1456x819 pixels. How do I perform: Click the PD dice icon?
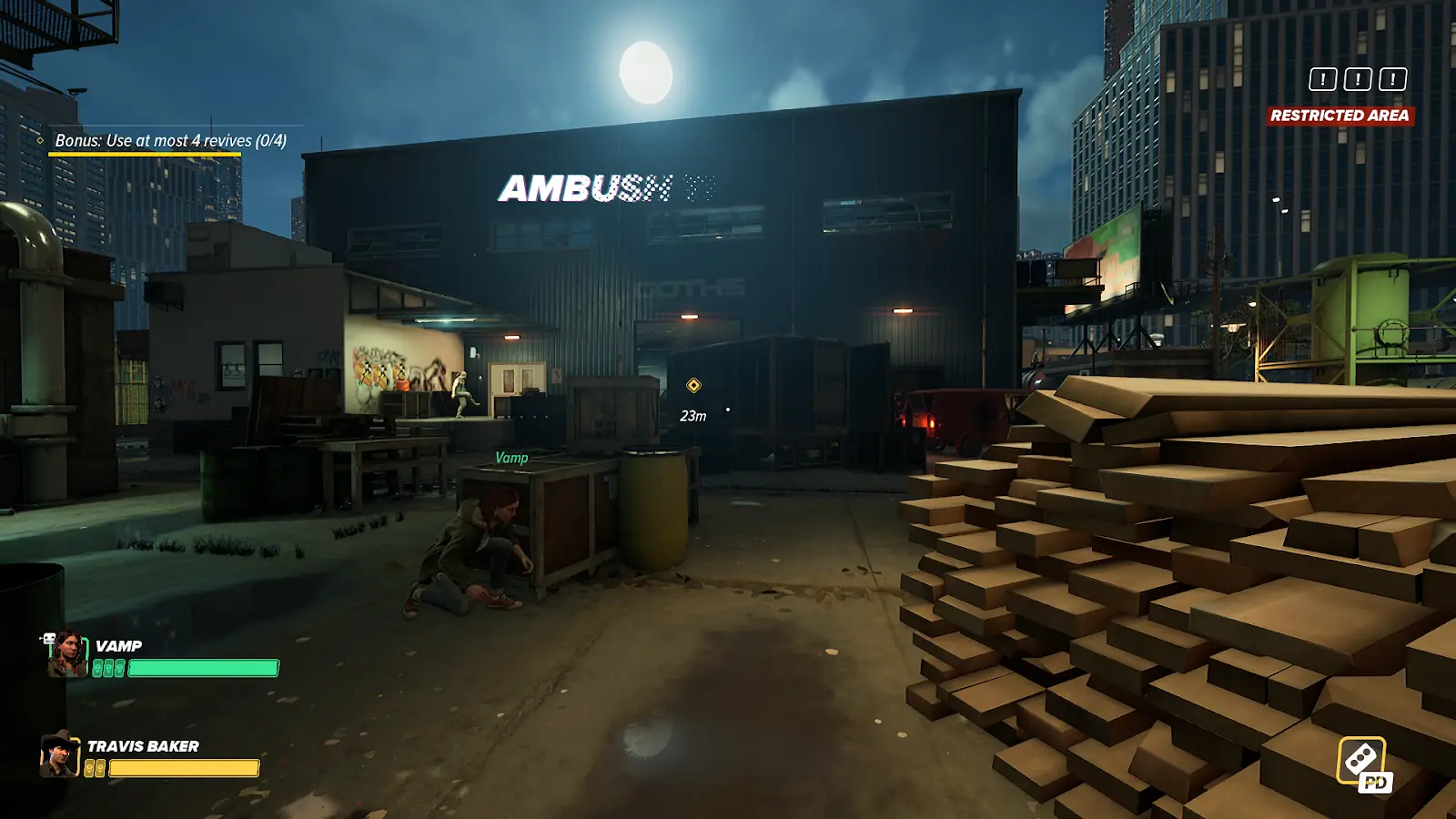pos(1363,763)
